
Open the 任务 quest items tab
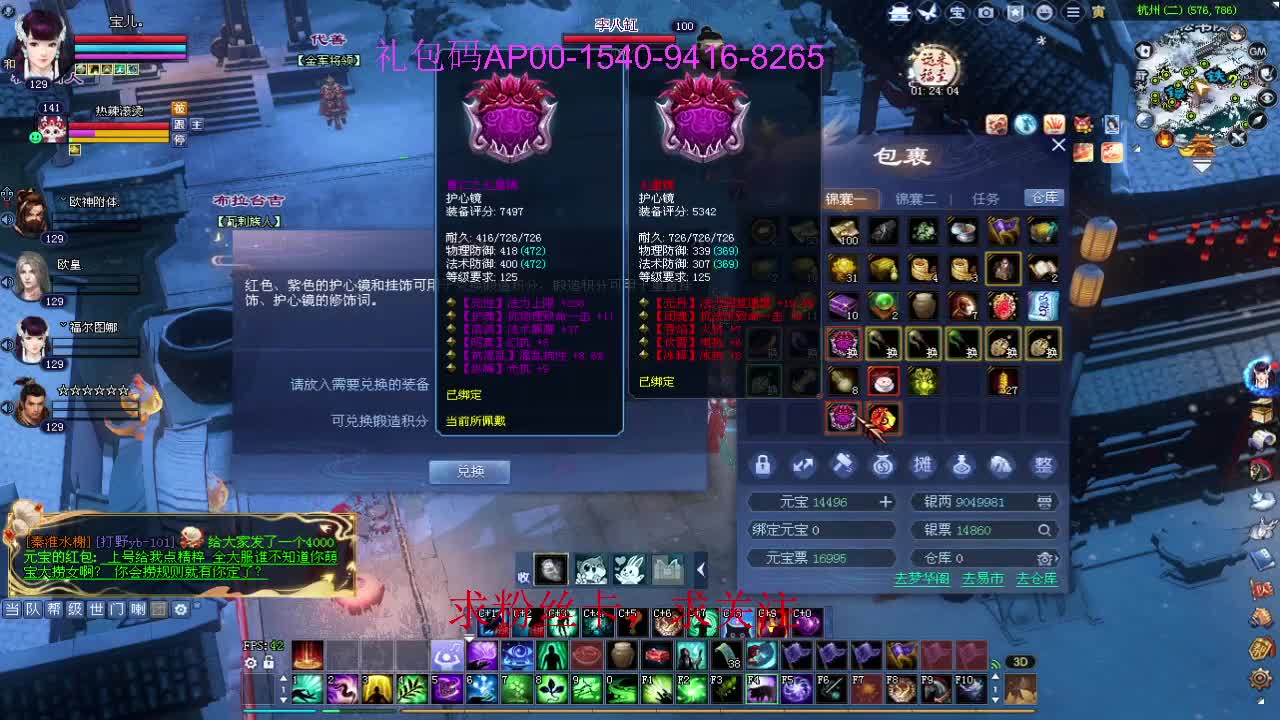[988, 197]
